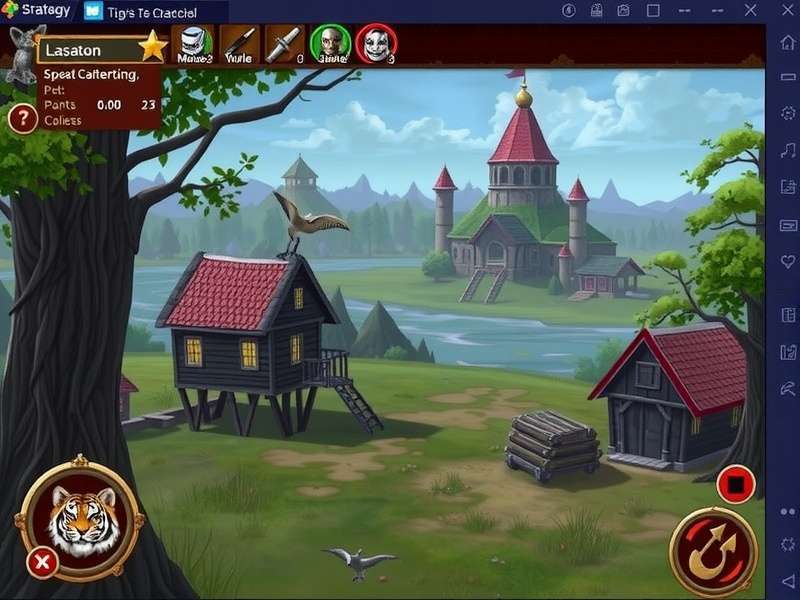This screenshot has width=800, height=600.
Task: Close the tiger portrait with the red X
Action: point(42,563)
